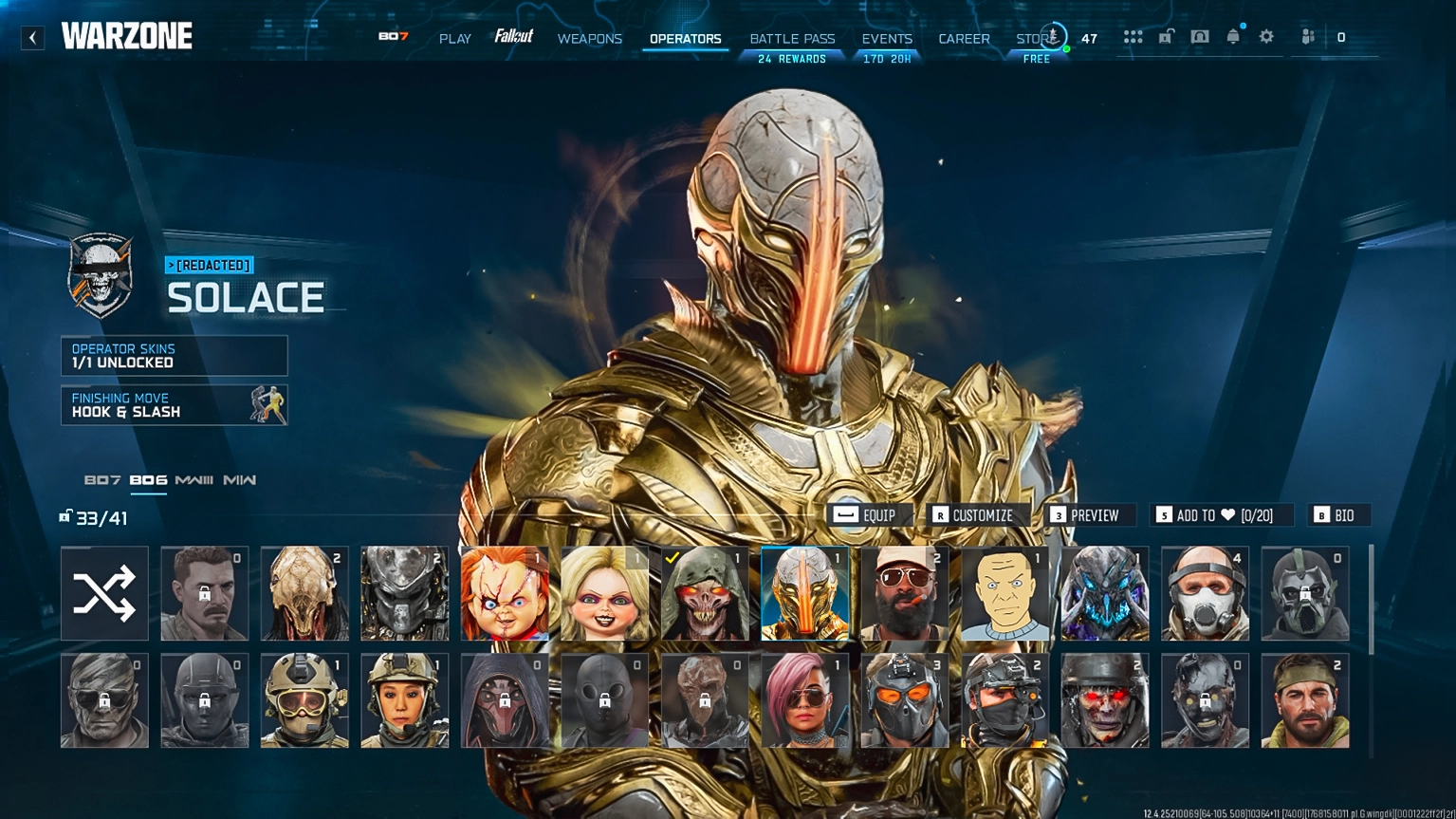Click the featured content grid icon

click(1133, 35)
